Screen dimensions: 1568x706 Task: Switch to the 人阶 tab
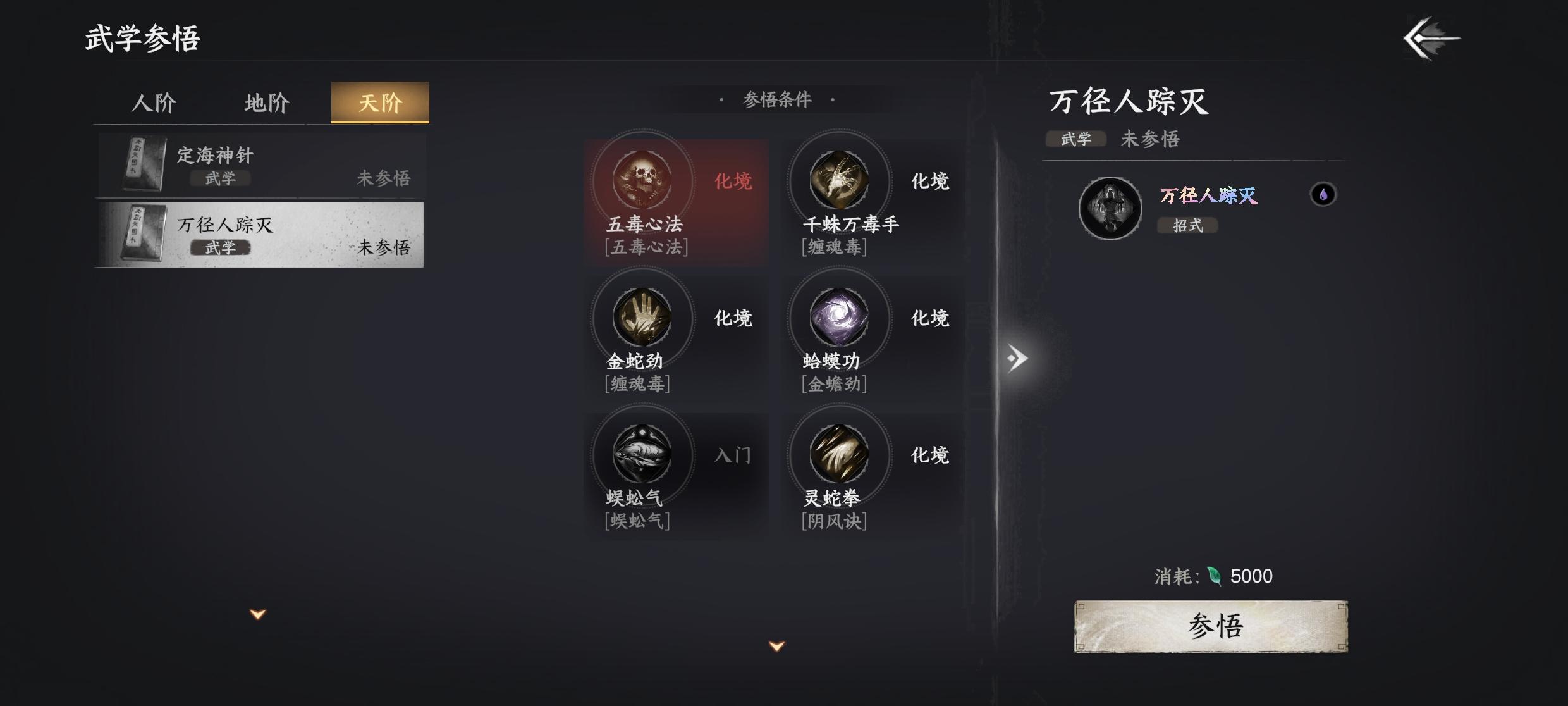click(x=154, y=102)
